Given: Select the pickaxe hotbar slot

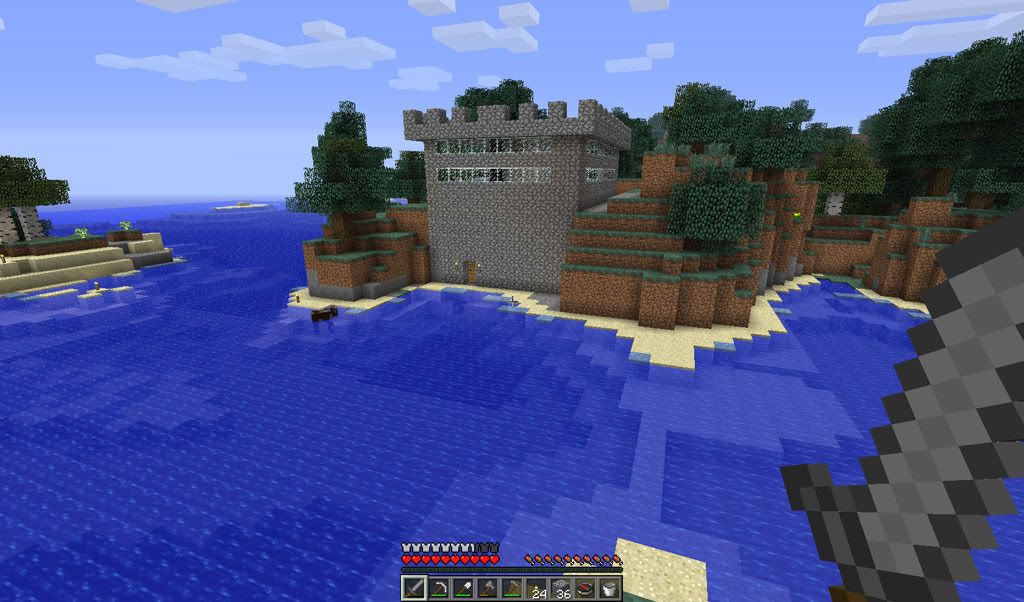Looking at the screenshot, I should (439, 588).
